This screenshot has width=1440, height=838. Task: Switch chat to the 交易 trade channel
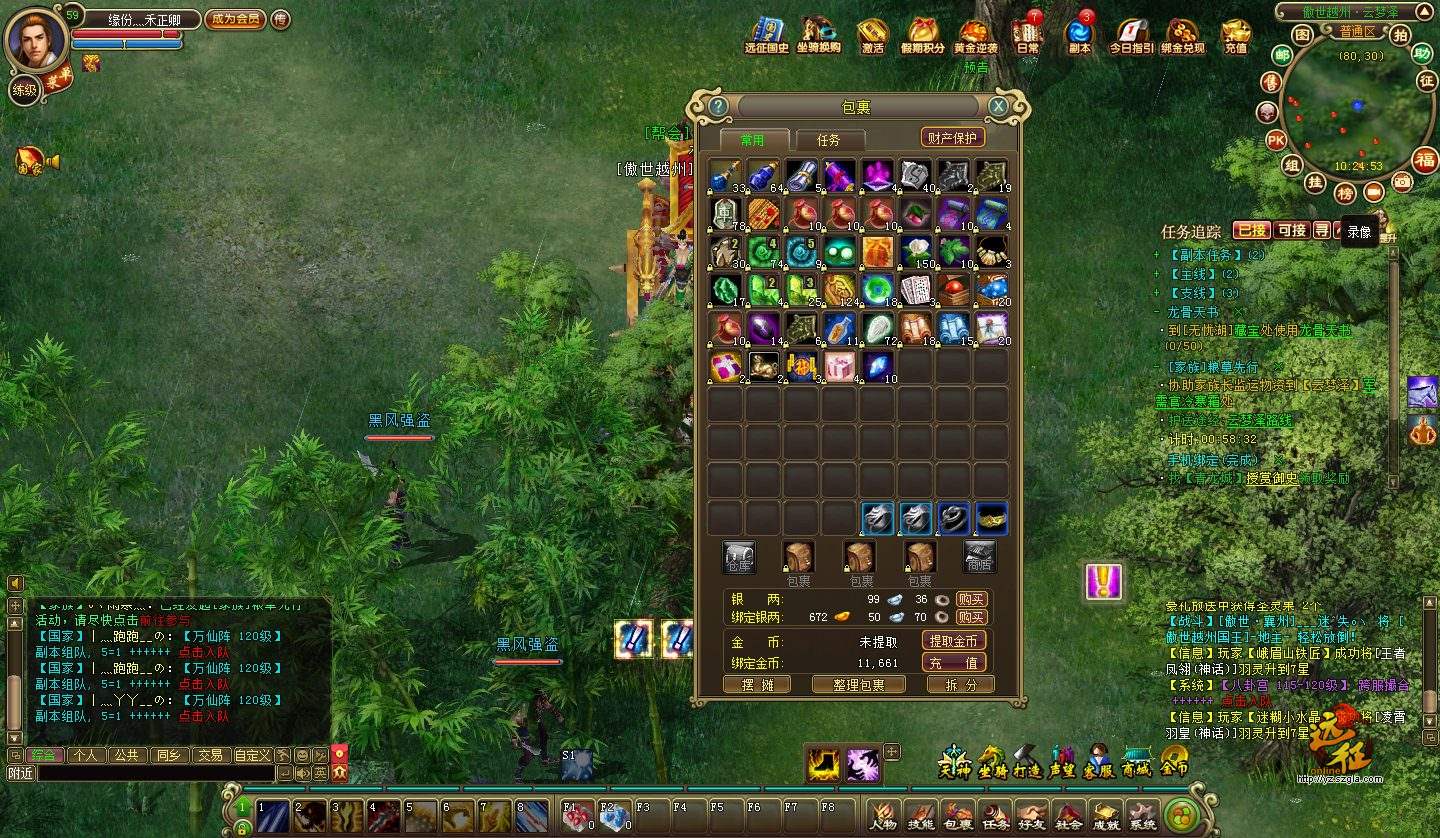tap(209, 755)
